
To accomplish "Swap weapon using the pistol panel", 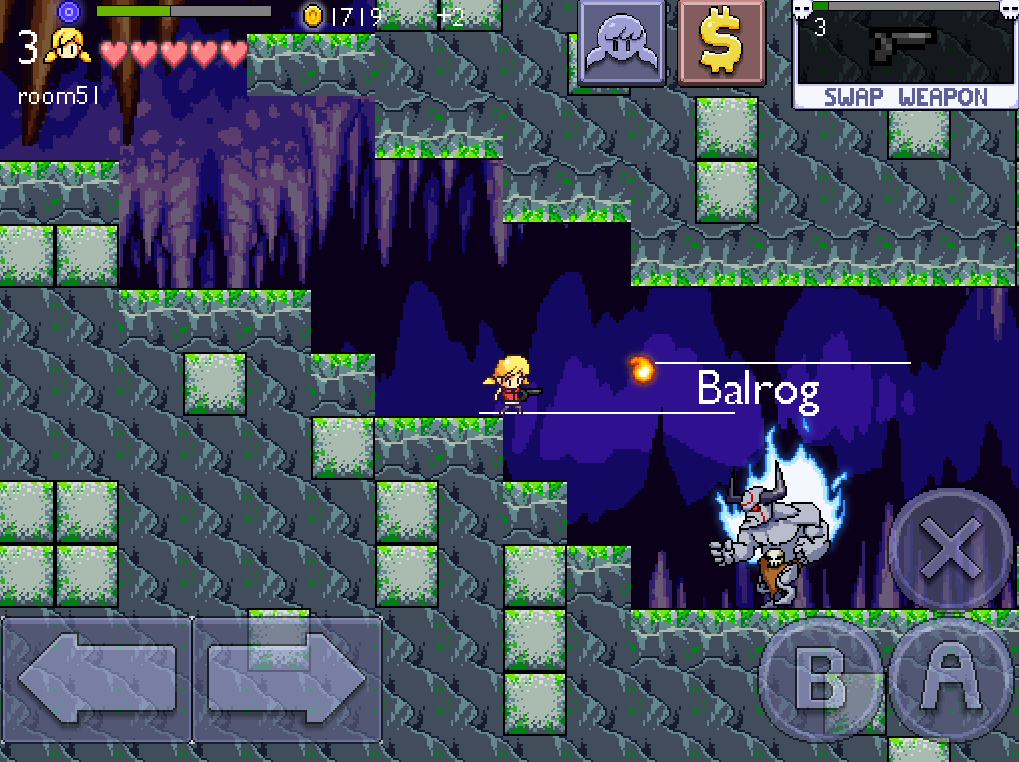I will click(905, 55).
